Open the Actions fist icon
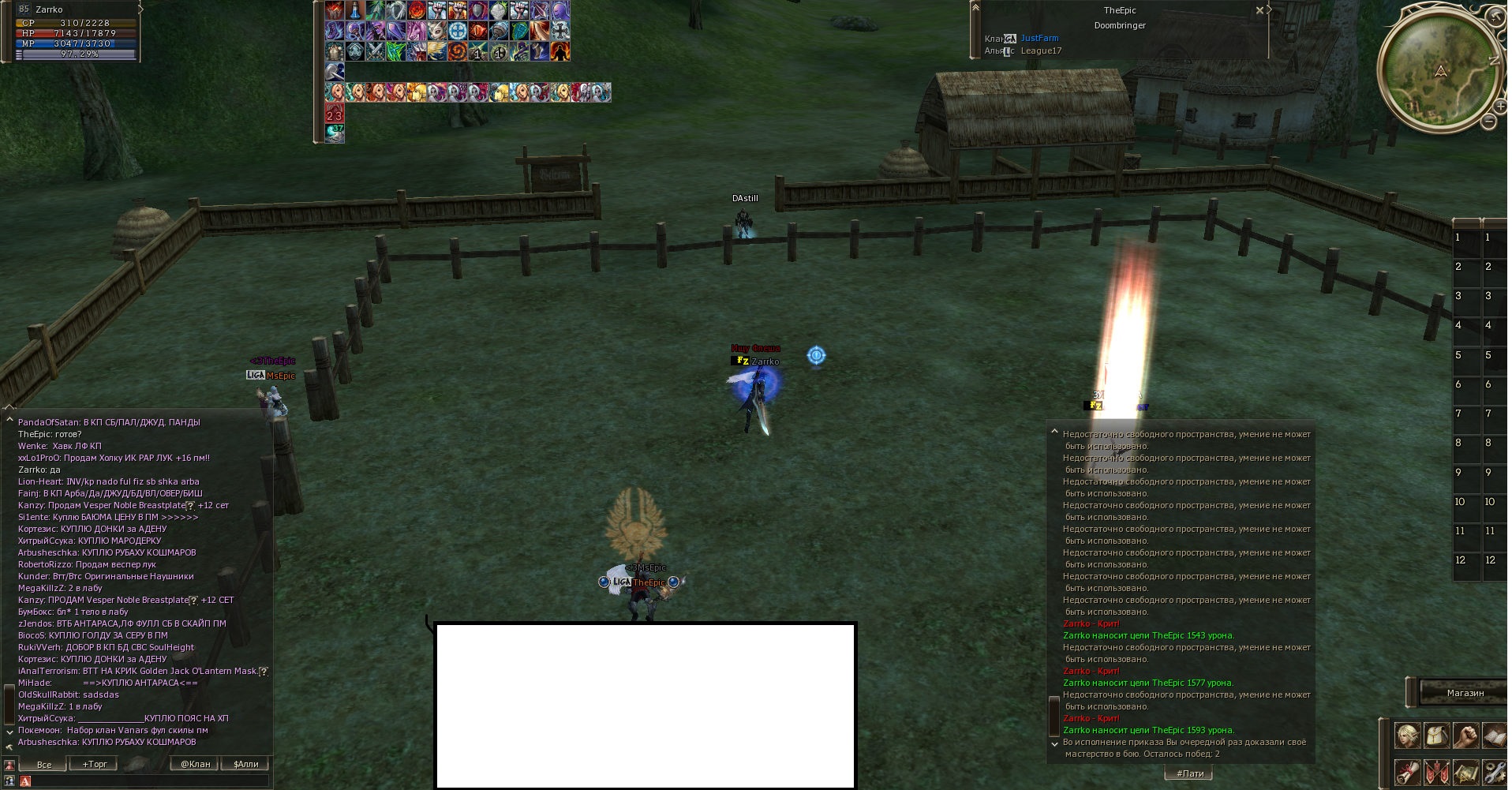This screenshot has width=1512, height=790. (1467, 736)
